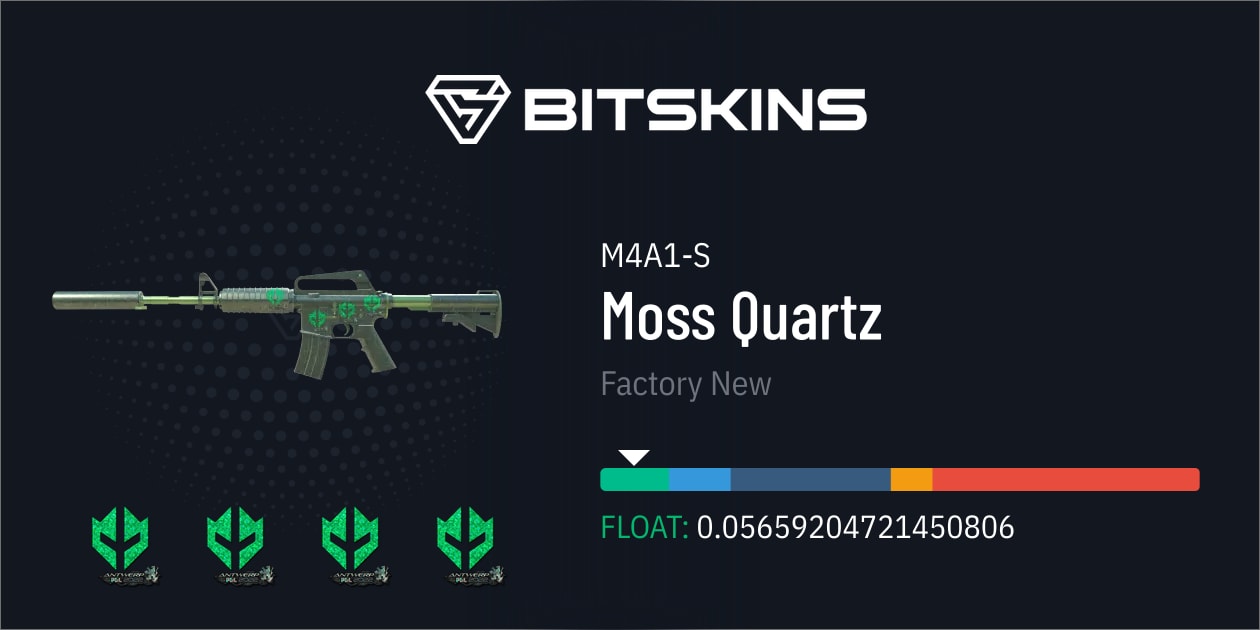Screen dimensions: 1260x630
Task: Select the M4A1-S Moss Quartz weapon image
Action: click(277, 316)
